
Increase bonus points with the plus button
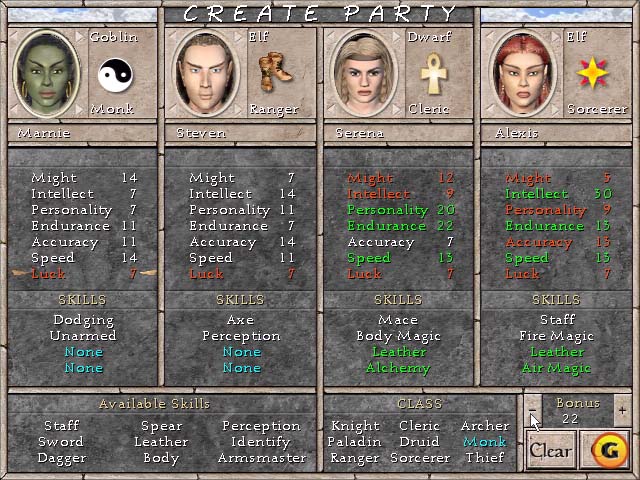[x=622, y=408]
